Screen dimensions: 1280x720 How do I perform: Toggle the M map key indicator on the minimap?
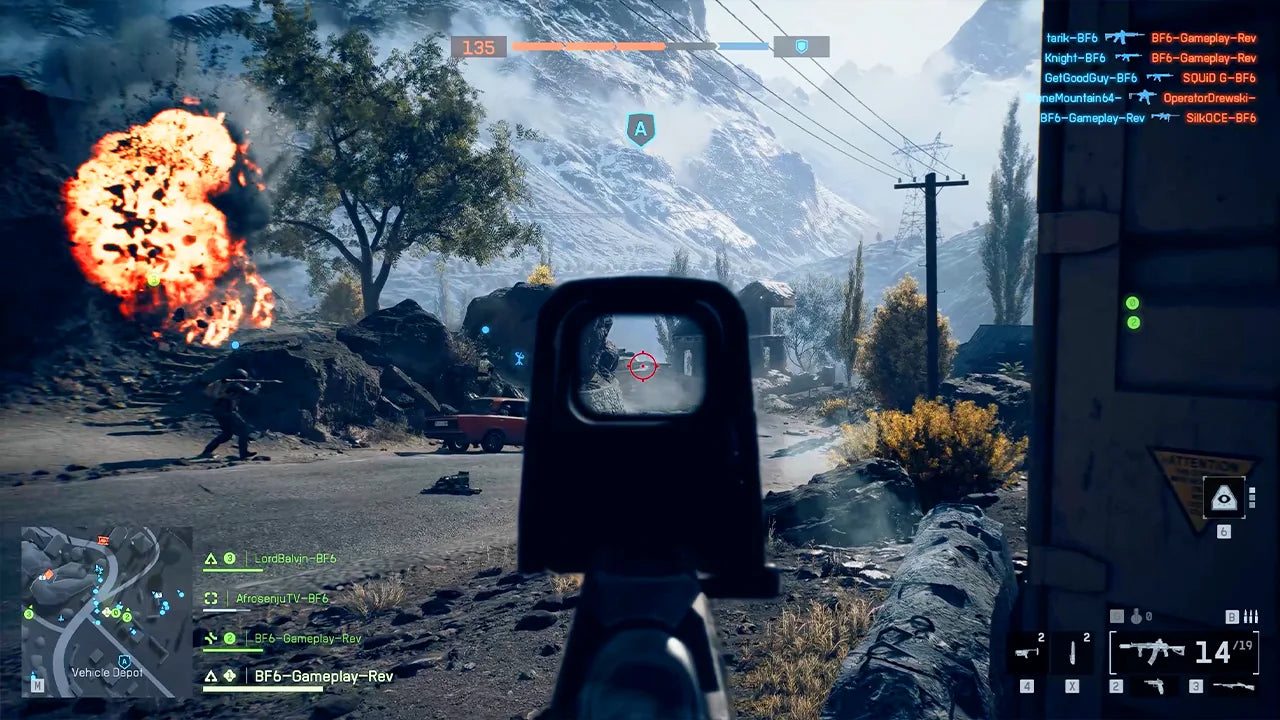(x=38, y=685)
